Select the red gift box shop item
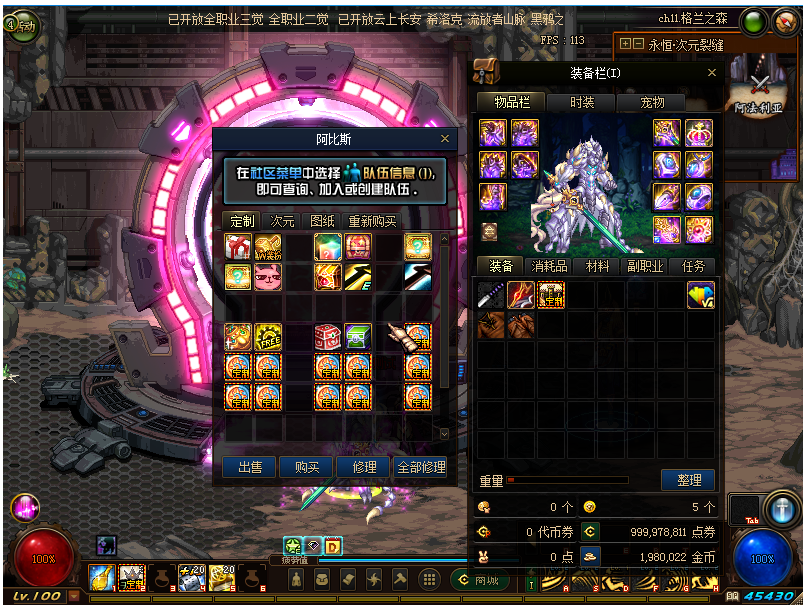806x607 pixels. pyautogui.click(x=238, y=246)
